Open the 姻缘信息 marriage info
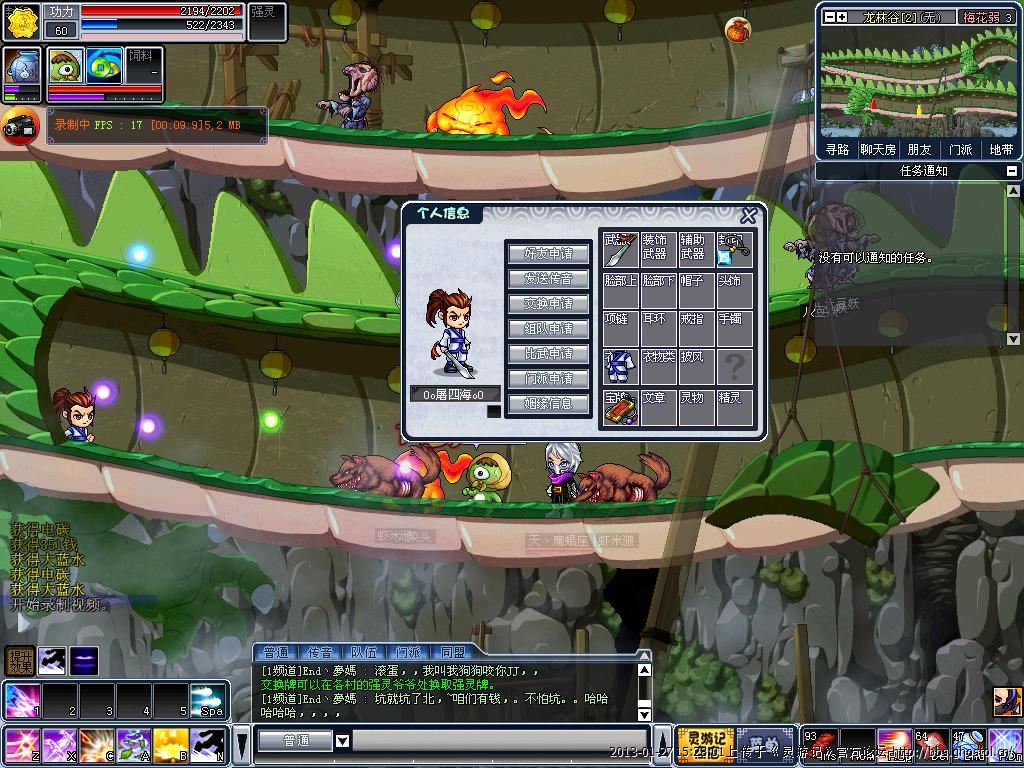This screenshot has height=768, width=1024. 548,403
